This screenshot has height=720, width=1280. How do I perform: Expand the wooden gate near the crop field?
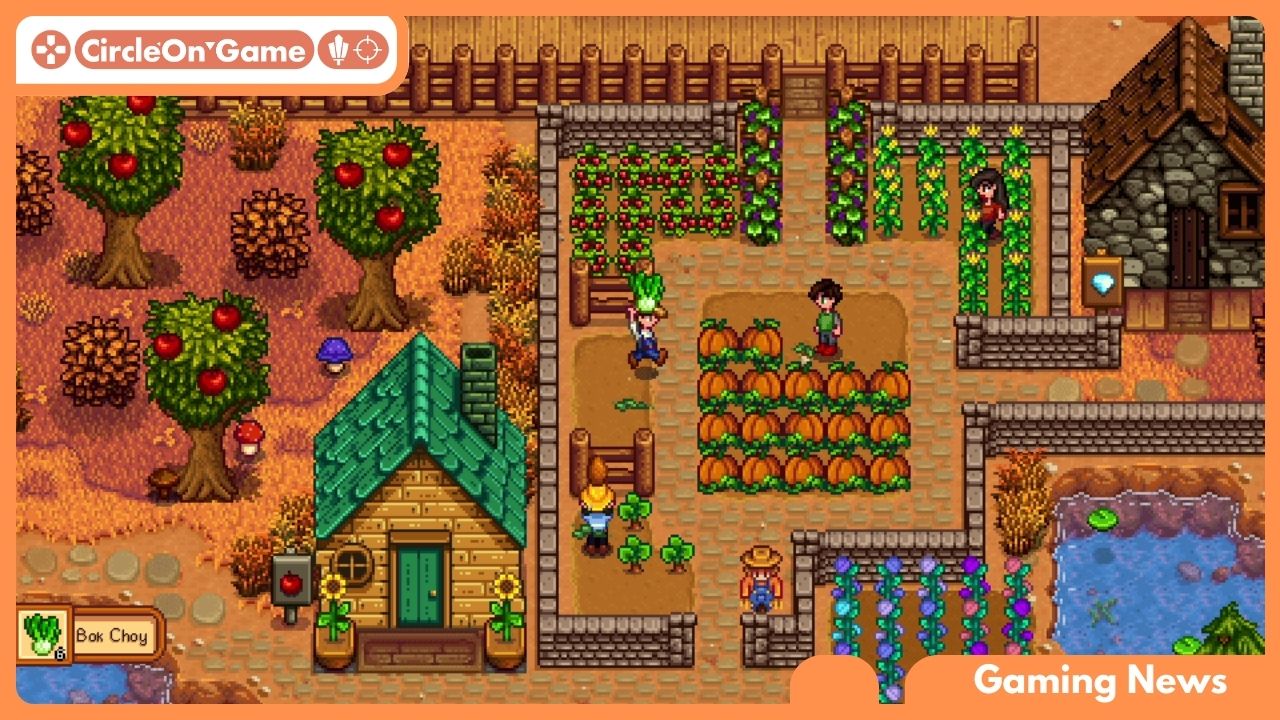[608, 290]
